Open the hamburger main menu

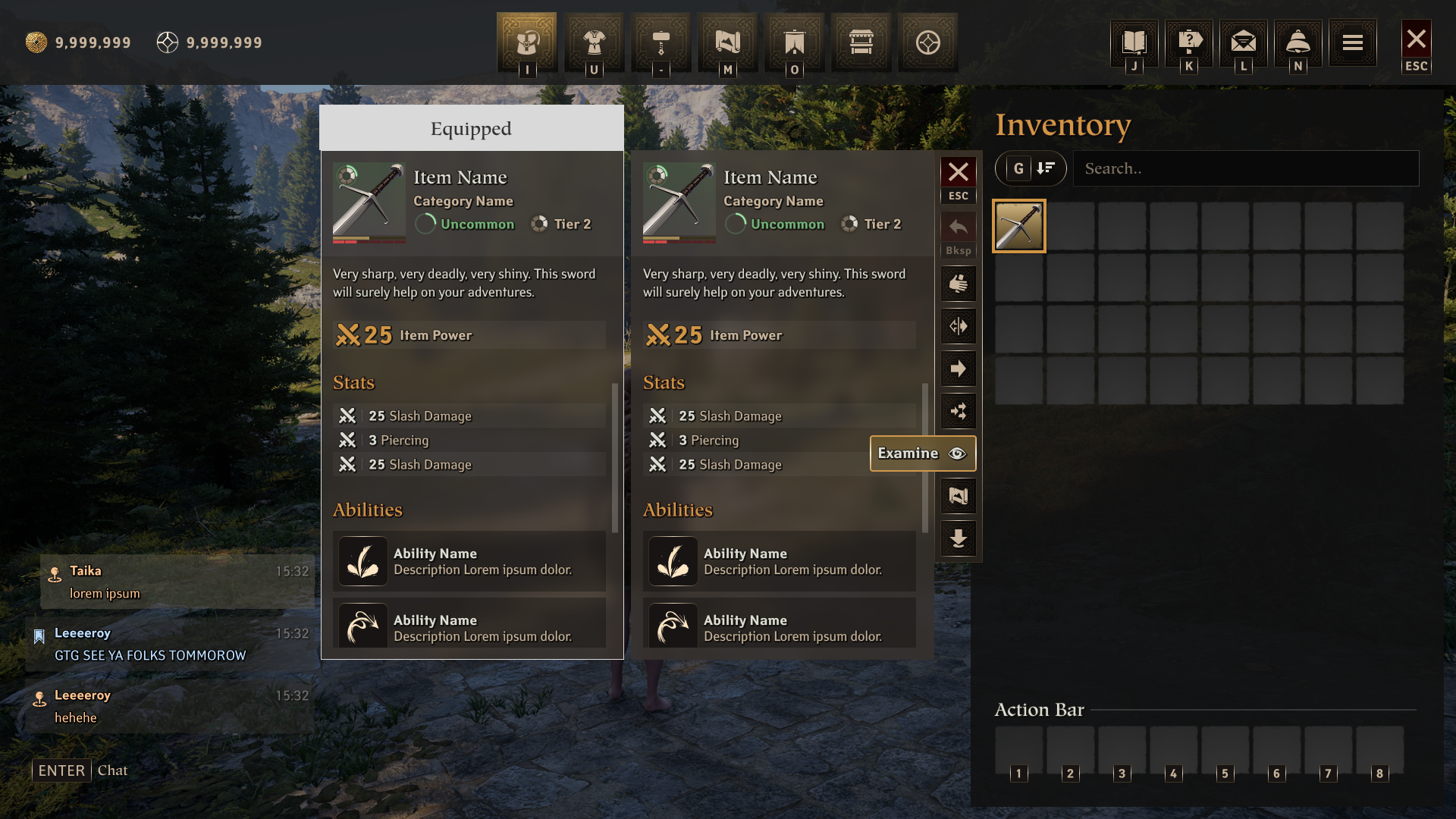click(1353, 42)
